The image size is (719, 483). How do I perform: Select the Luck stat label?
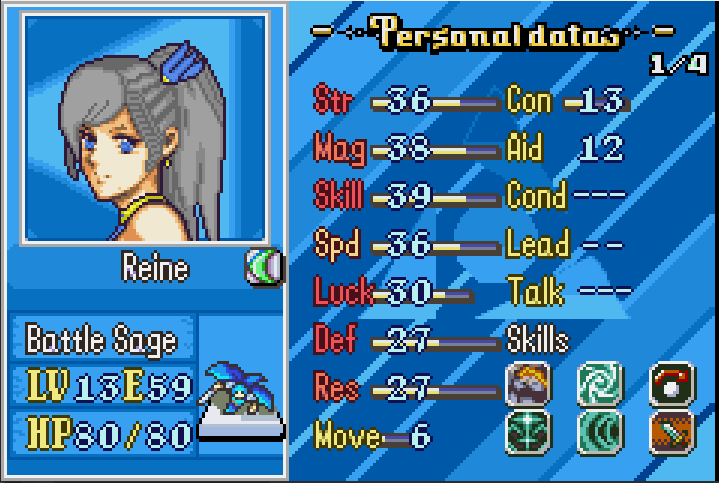tap(340, 292)
